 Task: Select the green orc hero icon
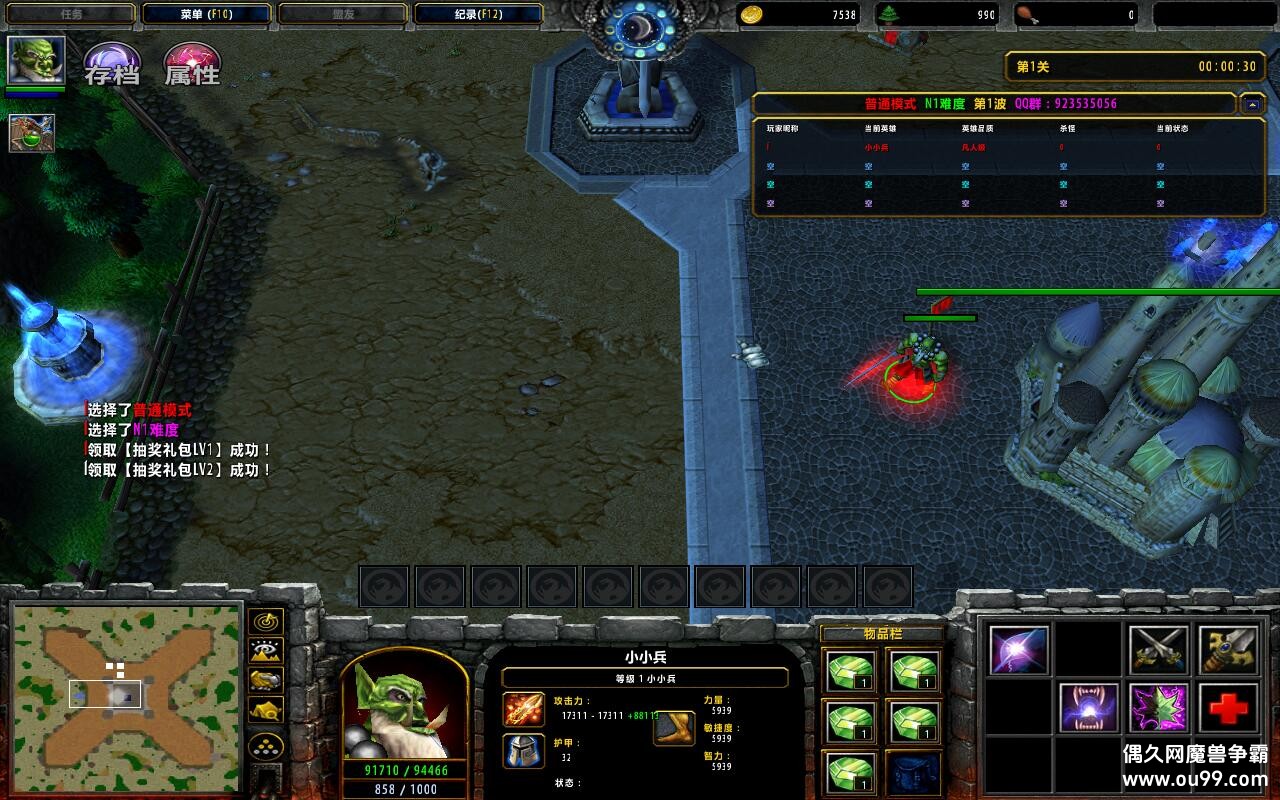click(36, 61)
